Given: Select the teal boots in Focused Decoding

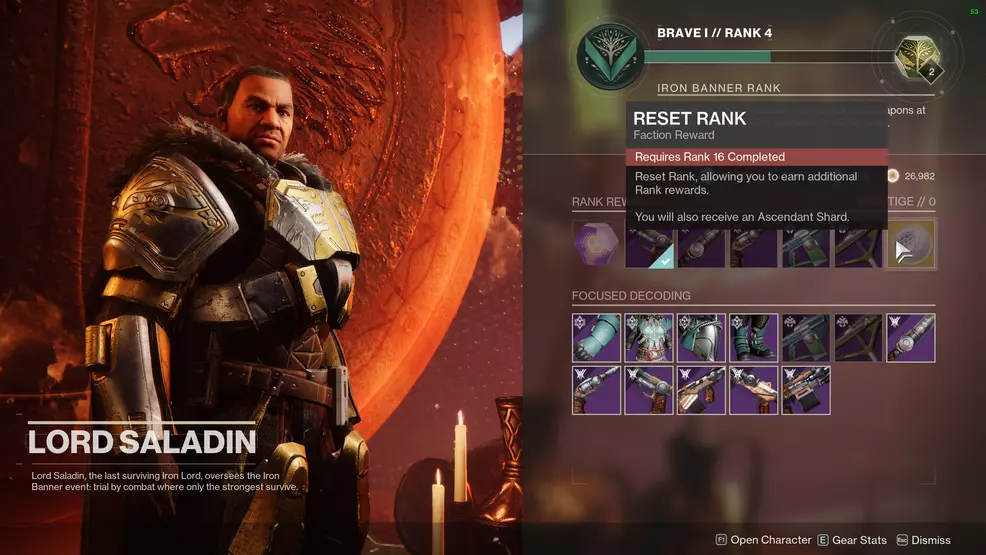Looking at the screenshot, I should pos(754,338).
